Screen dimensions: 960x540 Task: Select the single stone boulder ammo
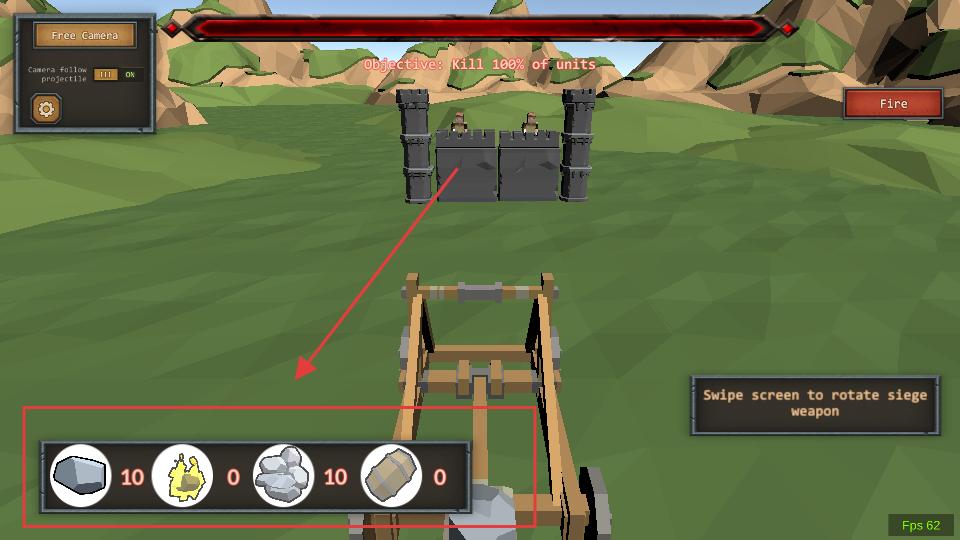[80, 475]
